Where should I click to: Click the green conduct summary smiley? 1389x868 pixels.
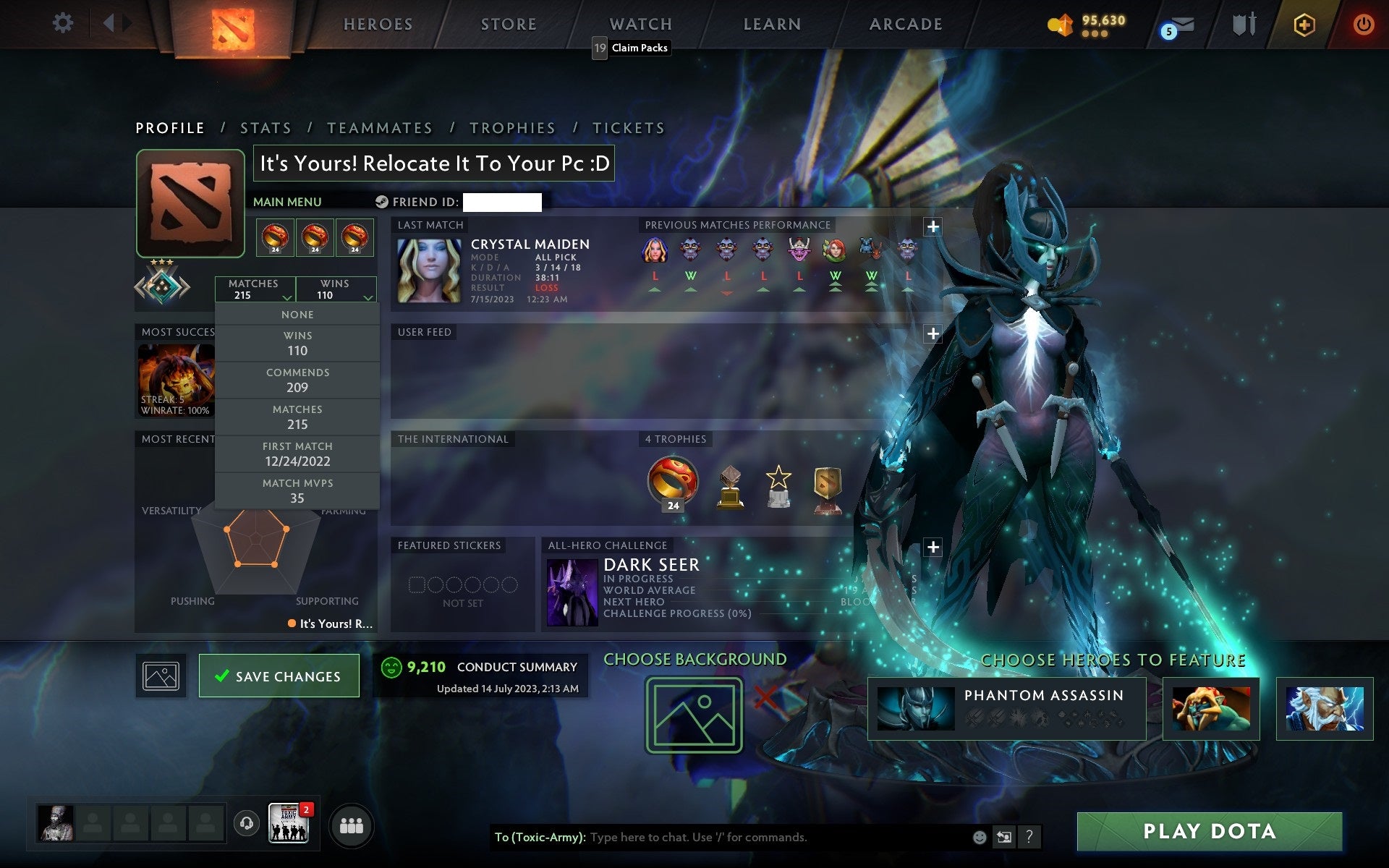(393, 667)
